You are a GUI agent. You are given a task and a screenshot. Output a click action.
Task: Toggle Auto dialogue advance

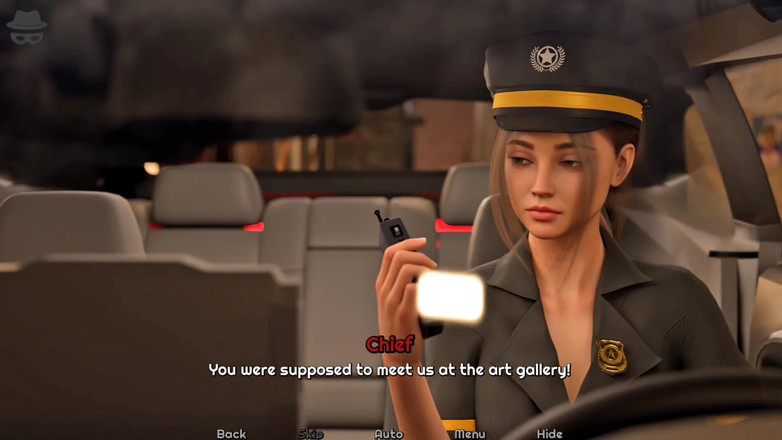tap(388, 433)
